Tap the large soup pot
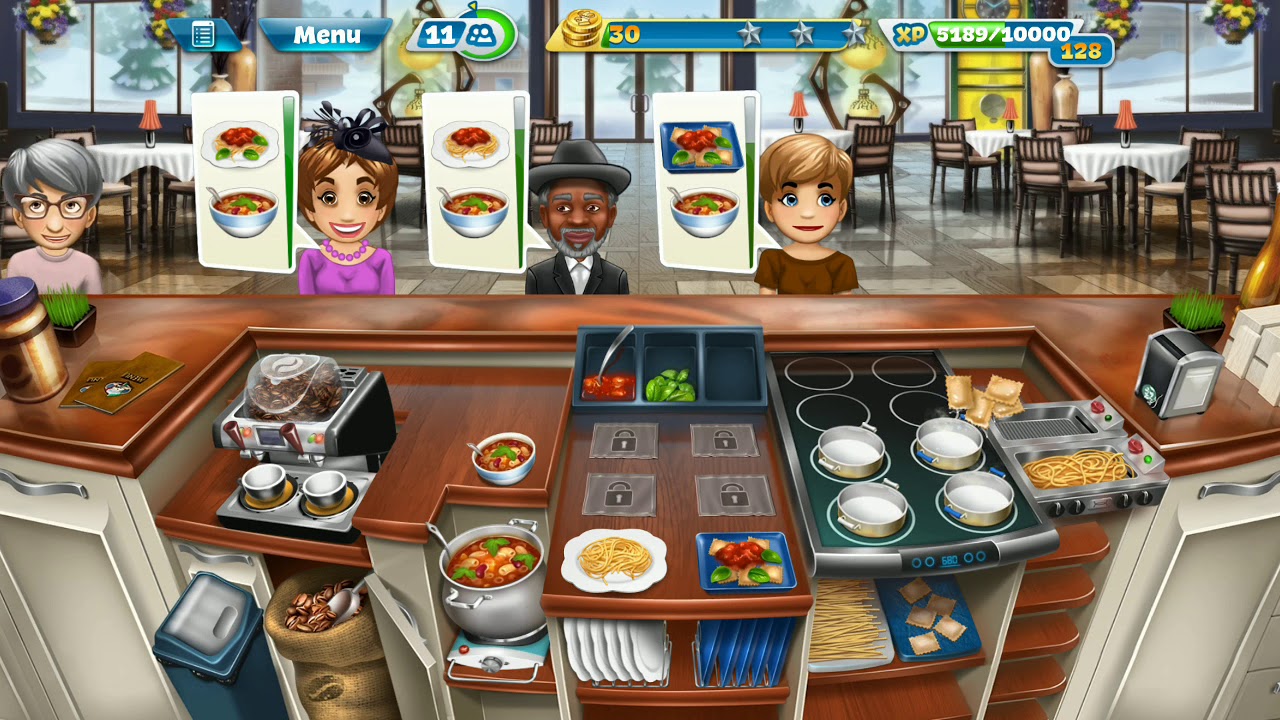 (x=492, y=577)
